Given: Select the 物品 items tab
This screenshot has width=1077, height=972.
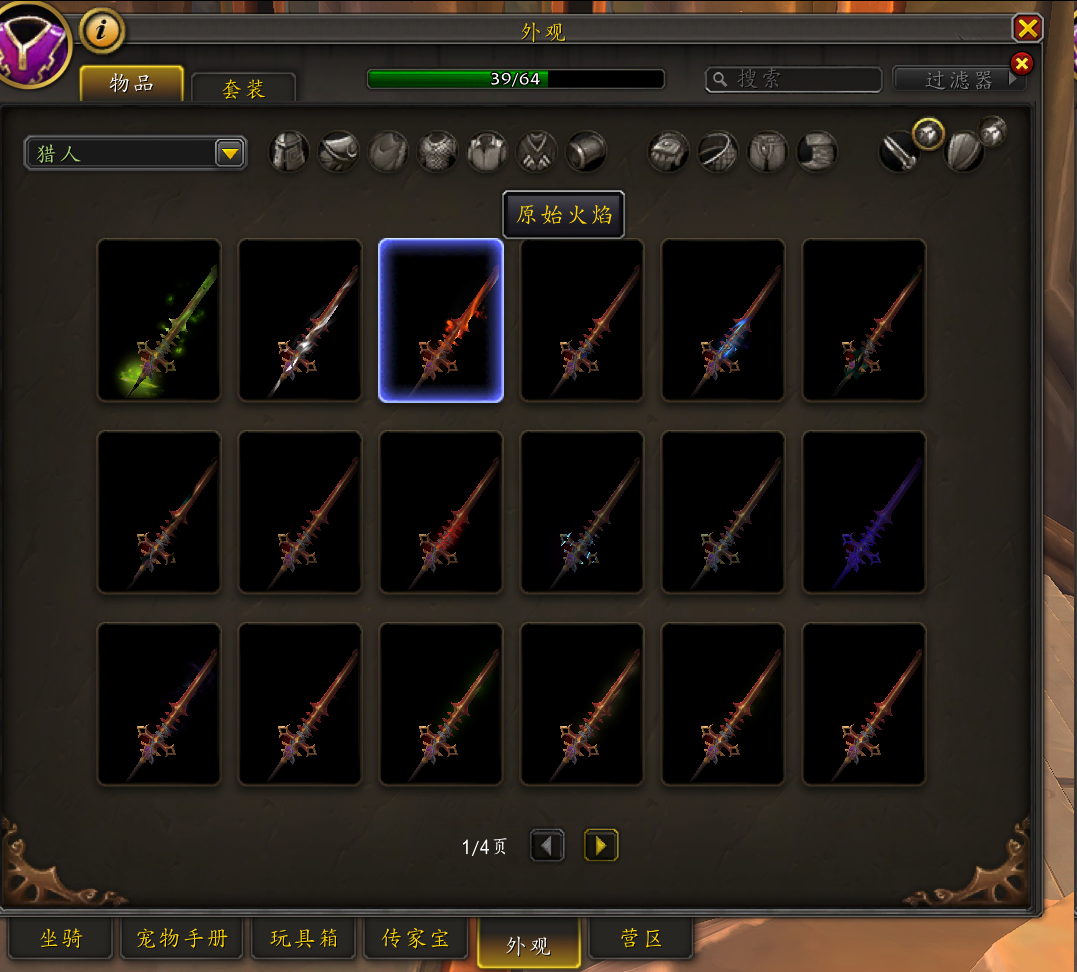Looking at the screenshot, I should tap(131, 84).
